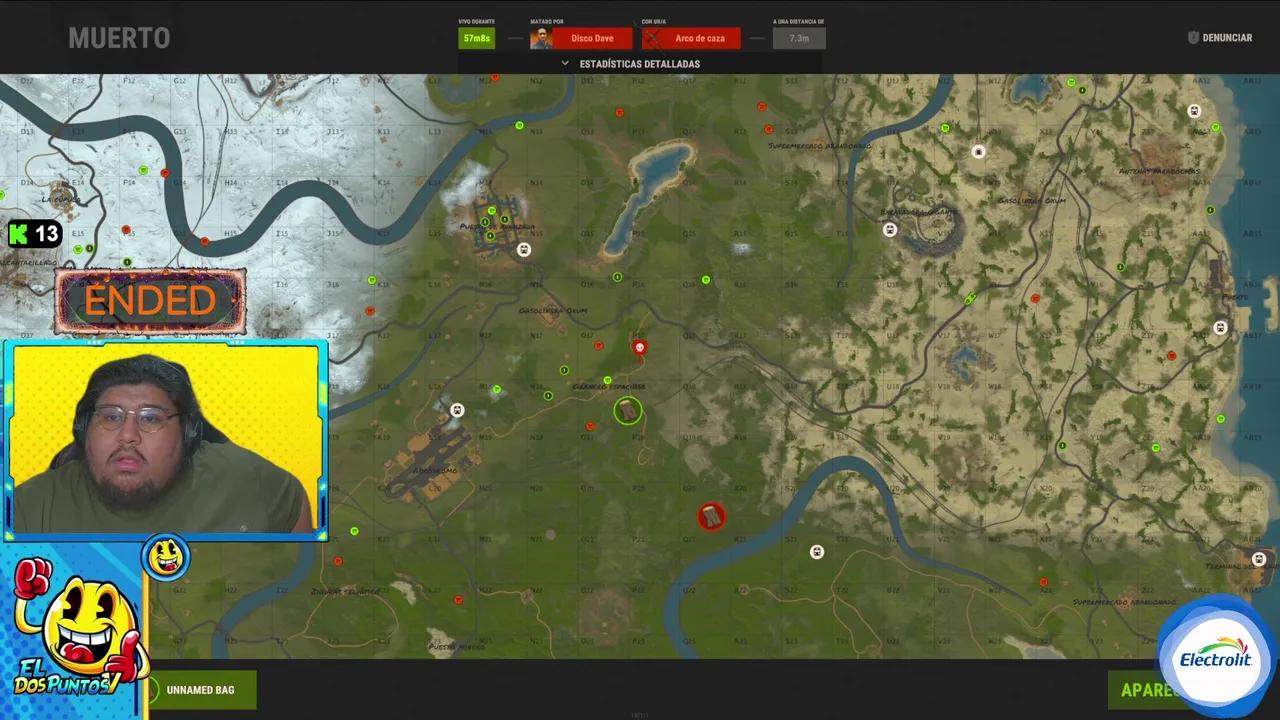The height and width of the screenshot is (720, 1280).
Task: Click the green 57m8s survival timer
Action: coord(475,37)
